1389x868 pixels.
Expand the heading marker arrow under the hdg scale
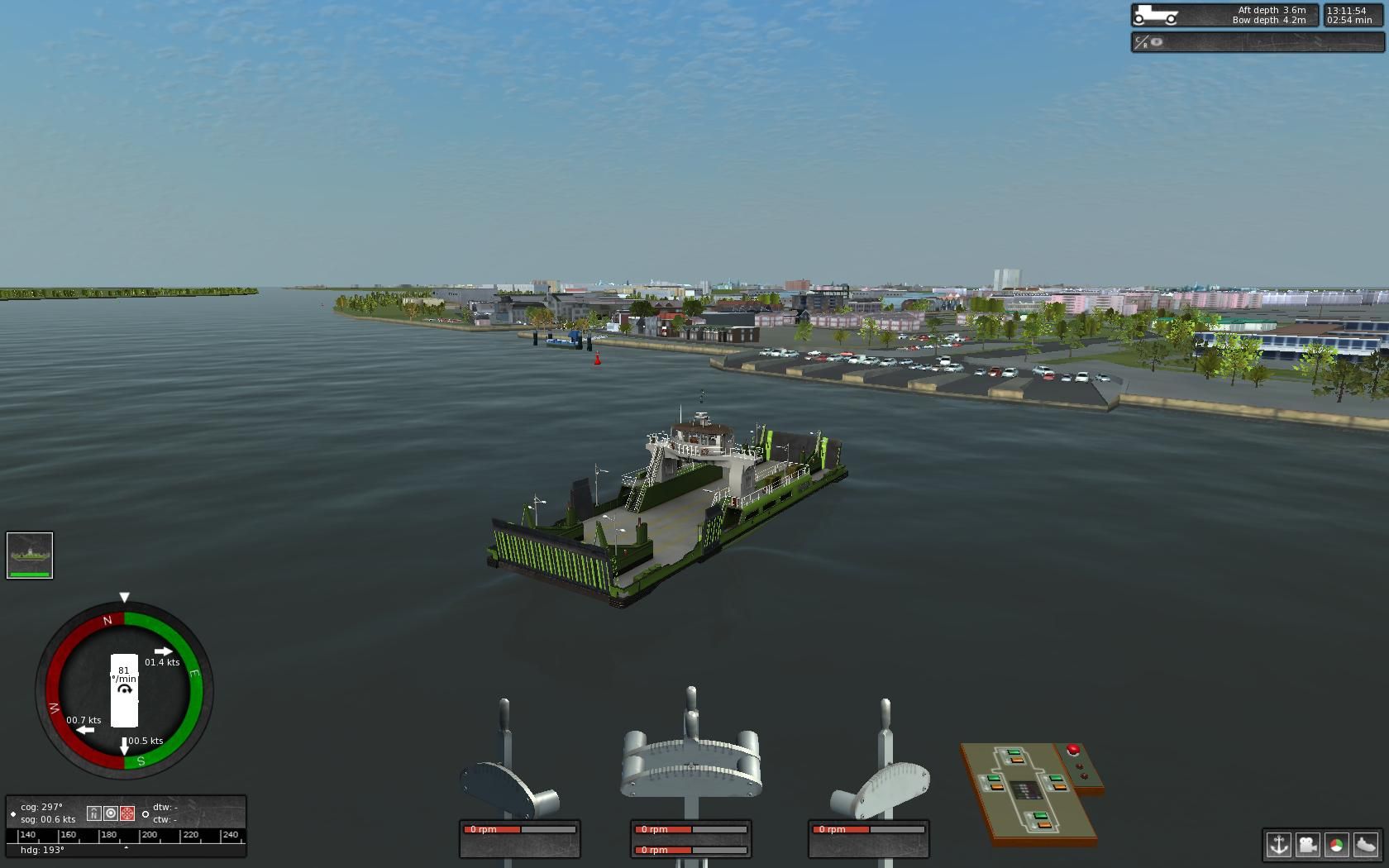coord(126,847)
